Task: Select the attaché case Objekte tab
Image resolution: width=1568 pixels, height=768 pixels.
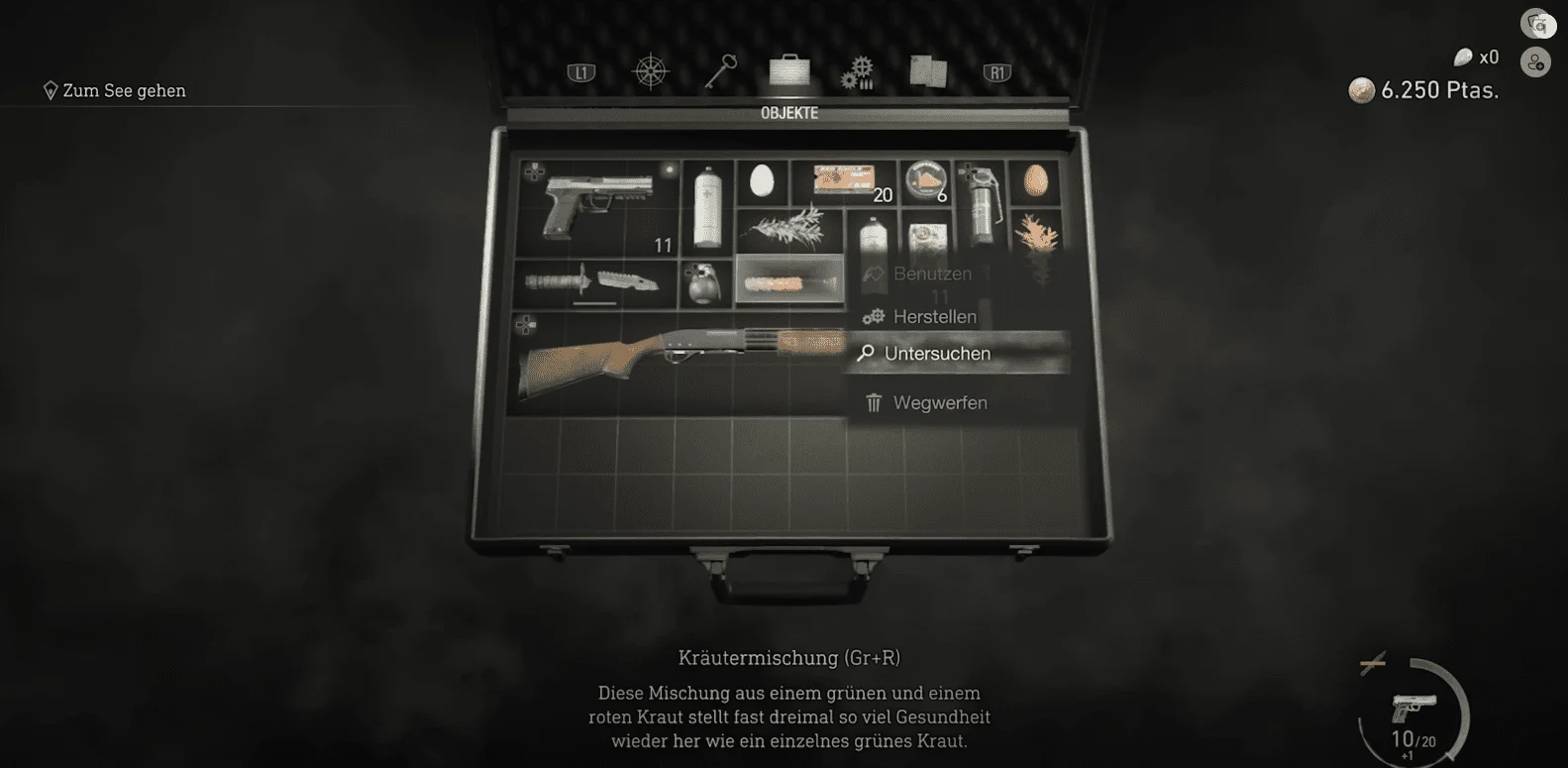Action: click(x=789, y=71)
